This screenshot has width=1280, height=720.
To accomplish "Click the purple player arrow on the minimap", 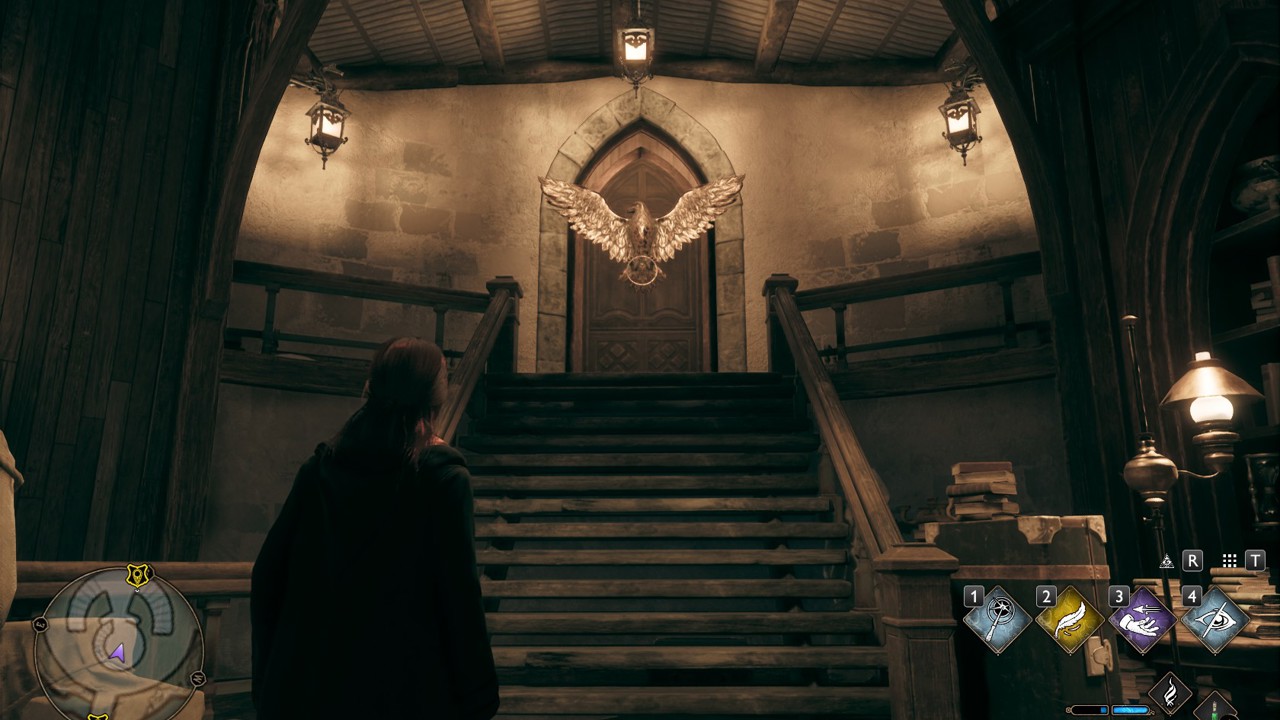I will tap(116, 652).
